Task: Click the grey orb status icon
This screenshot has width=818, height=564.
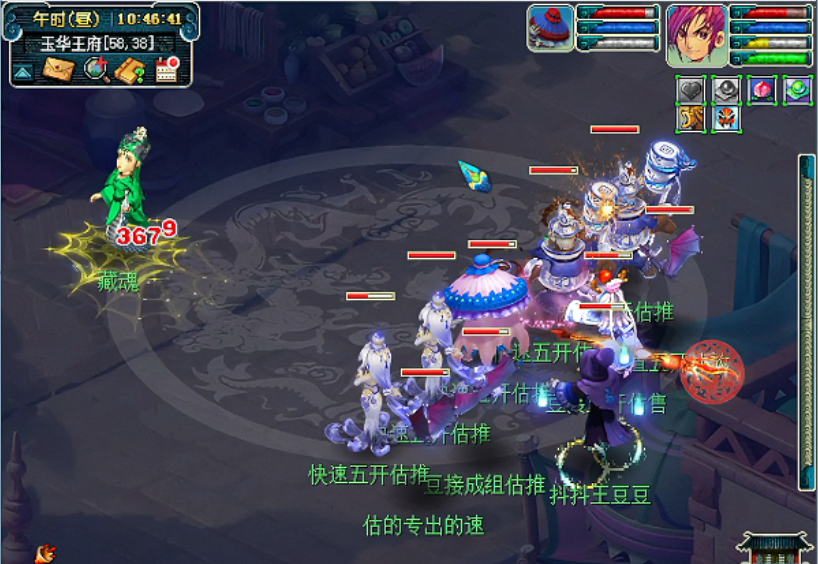Action: (x=726, y=91)
